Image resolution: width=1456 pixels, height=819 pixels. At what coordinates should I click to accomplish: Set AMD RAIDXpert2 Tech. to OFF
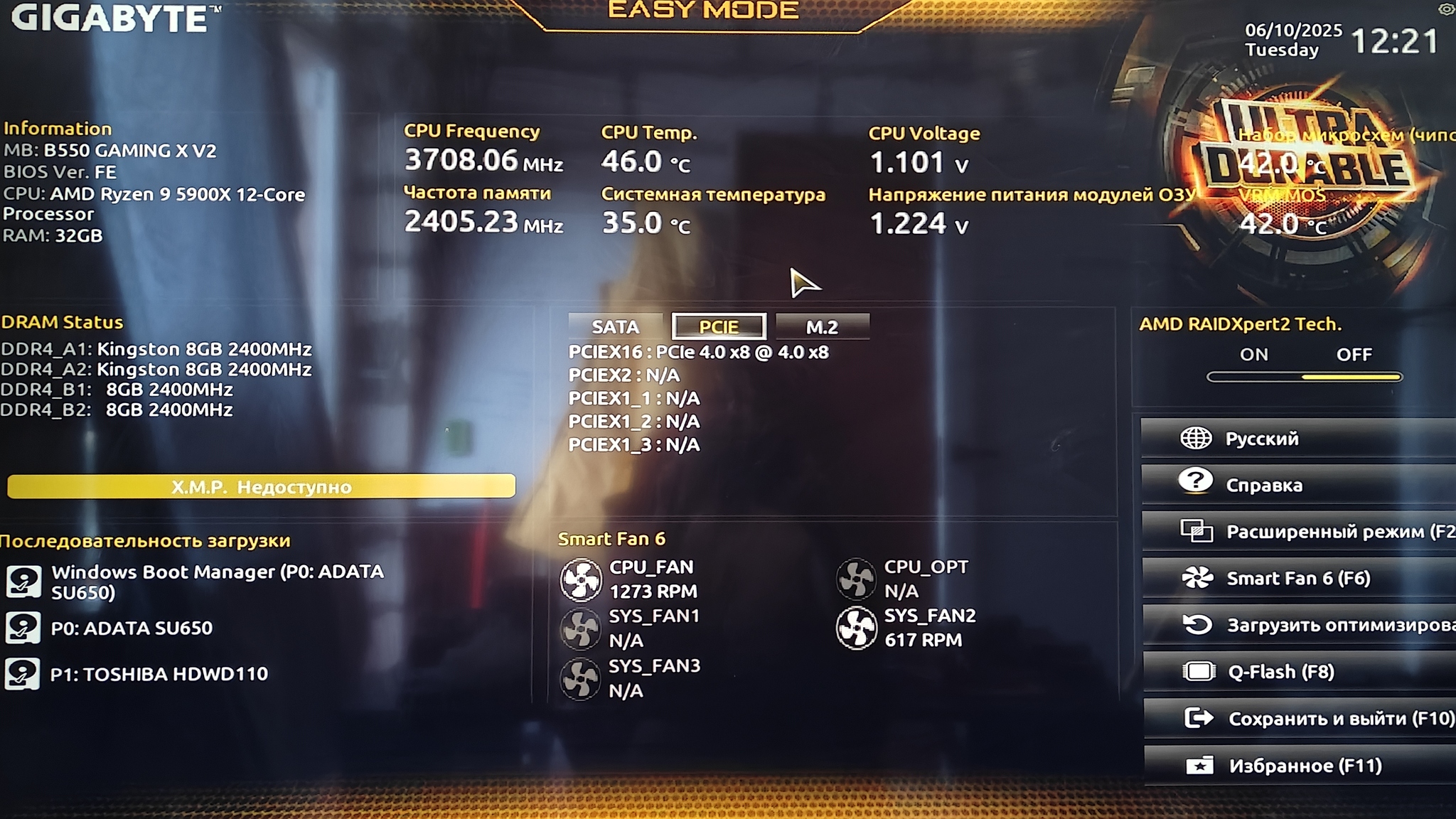1354,355
